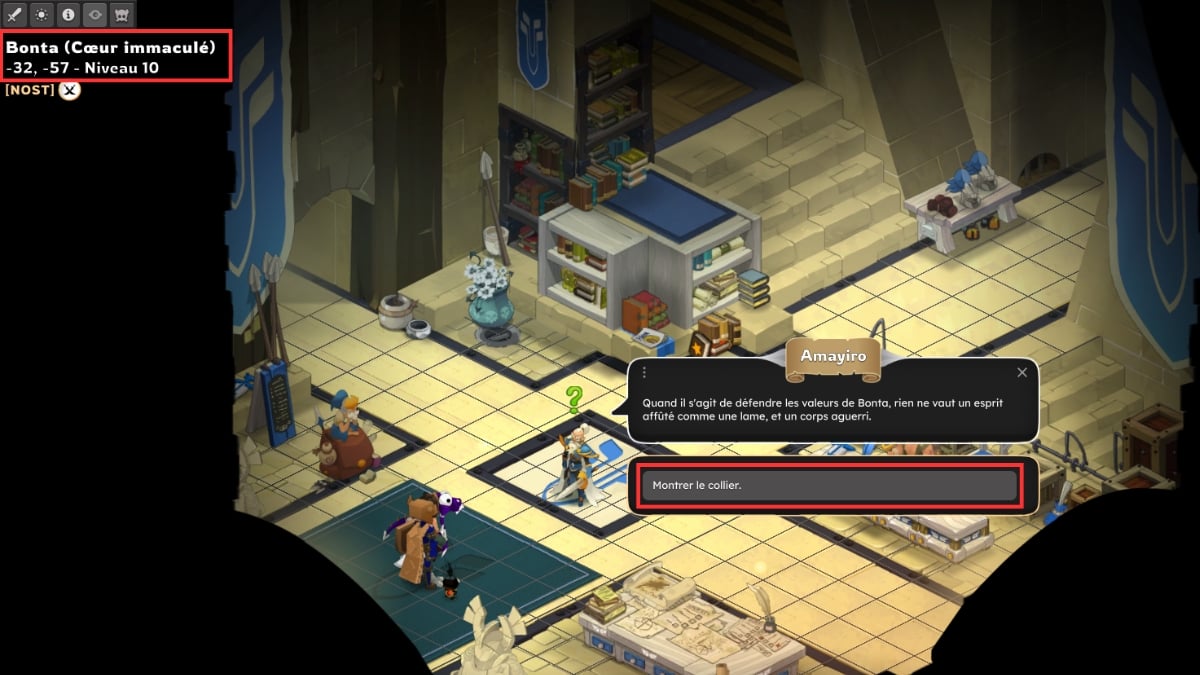
Task: Toggle the eye visibility icon
Action: click(95, 15)
